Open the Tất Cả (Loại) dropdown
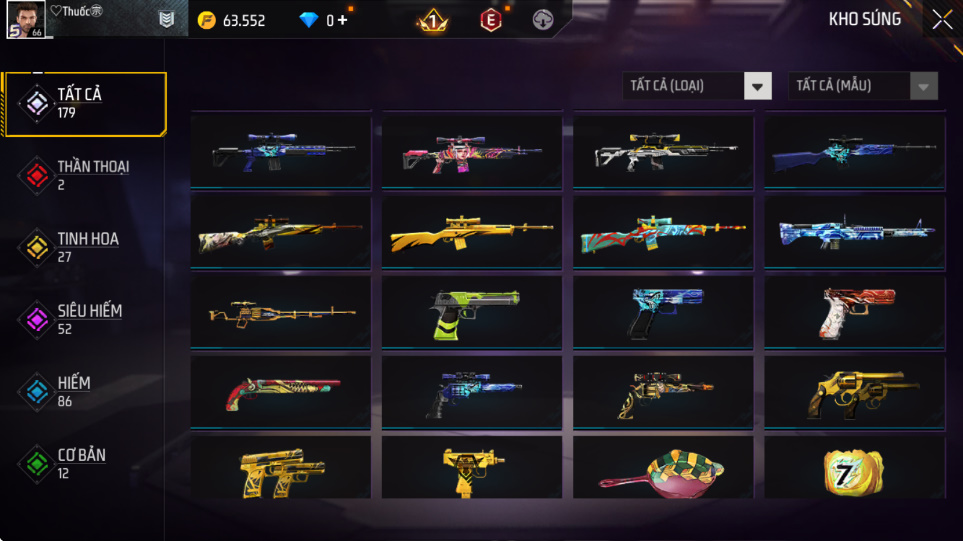 697,86
